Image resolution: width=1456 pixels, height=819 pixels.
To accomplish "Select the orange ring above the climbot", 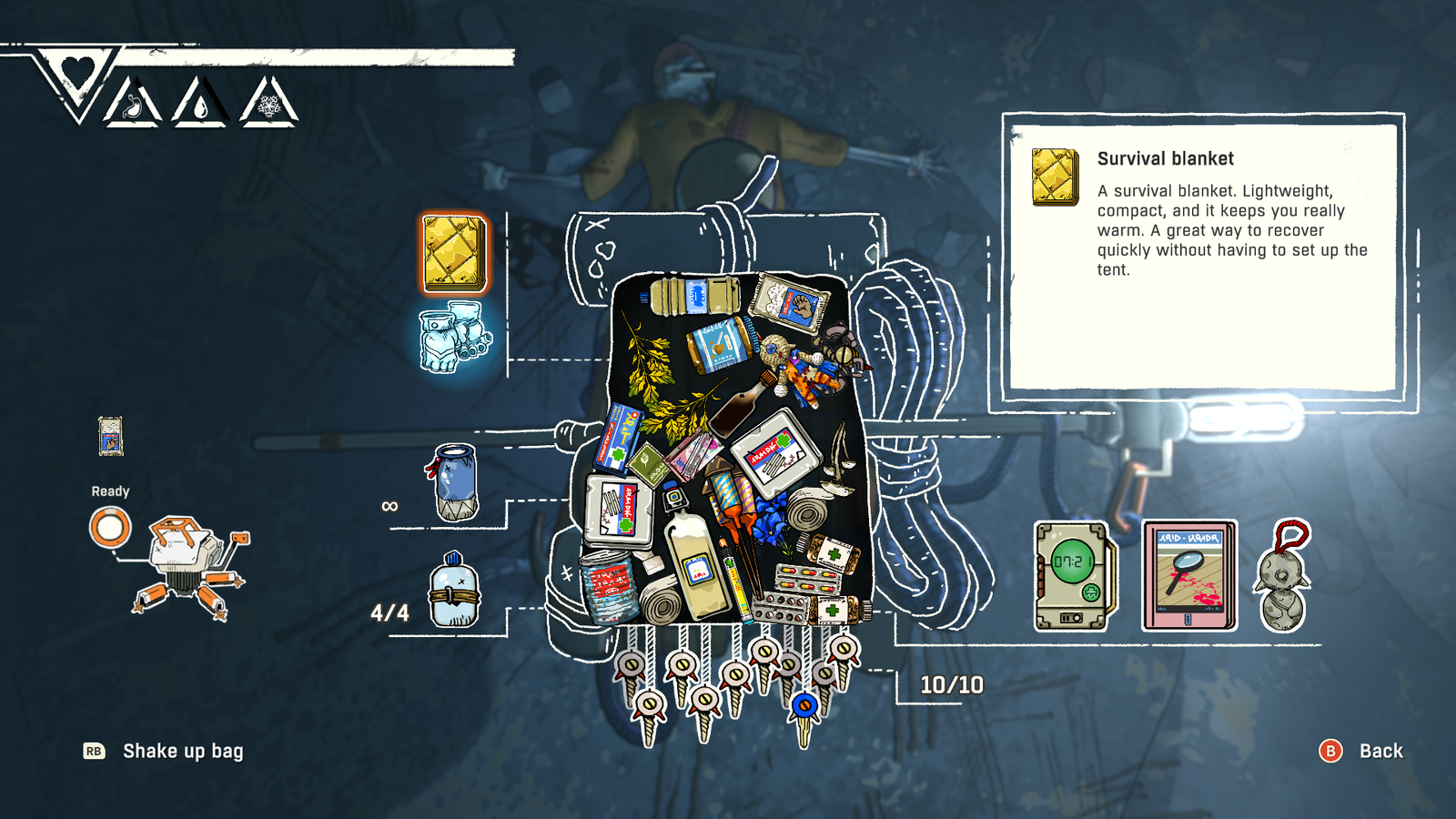I will [x=110, y=528].
